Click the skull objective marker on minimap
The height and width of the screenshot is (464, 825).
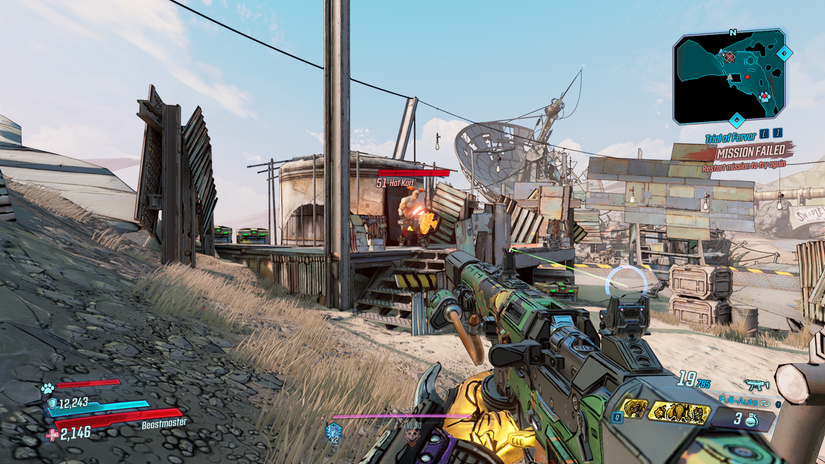point(729,58)
